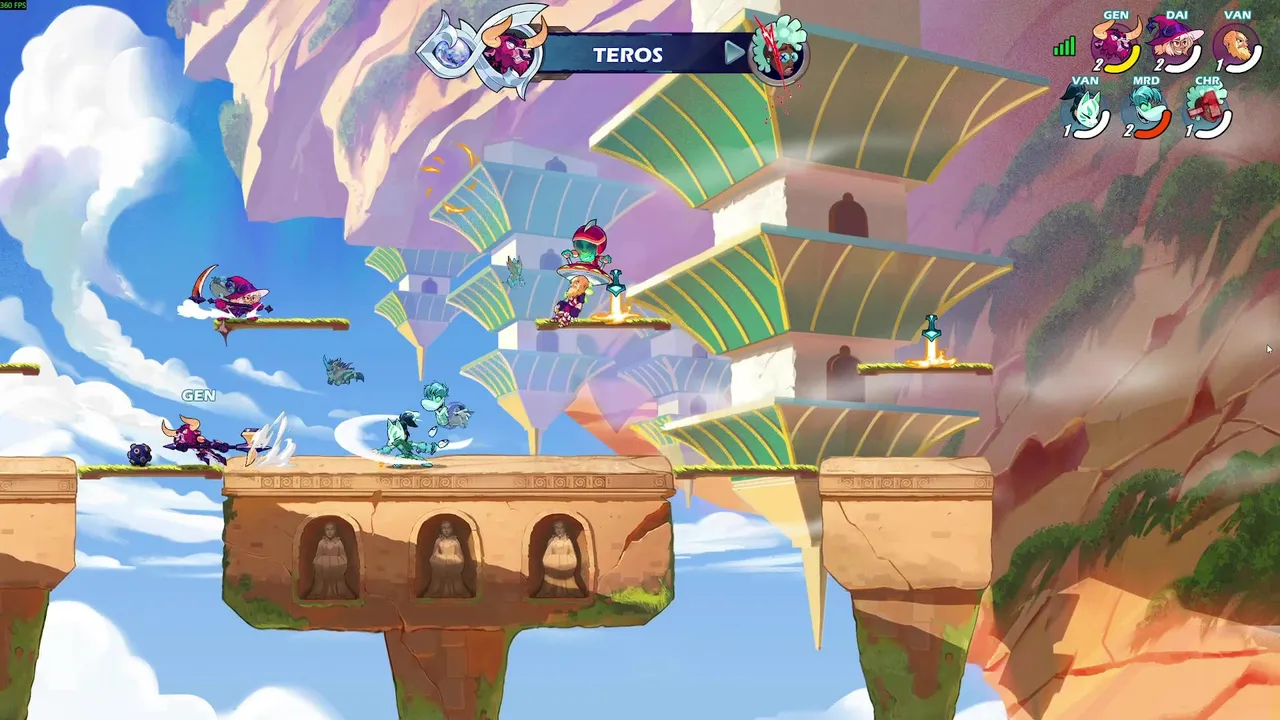Click the green connection signal bars

pyautogui.click(x=1064, y=47)
